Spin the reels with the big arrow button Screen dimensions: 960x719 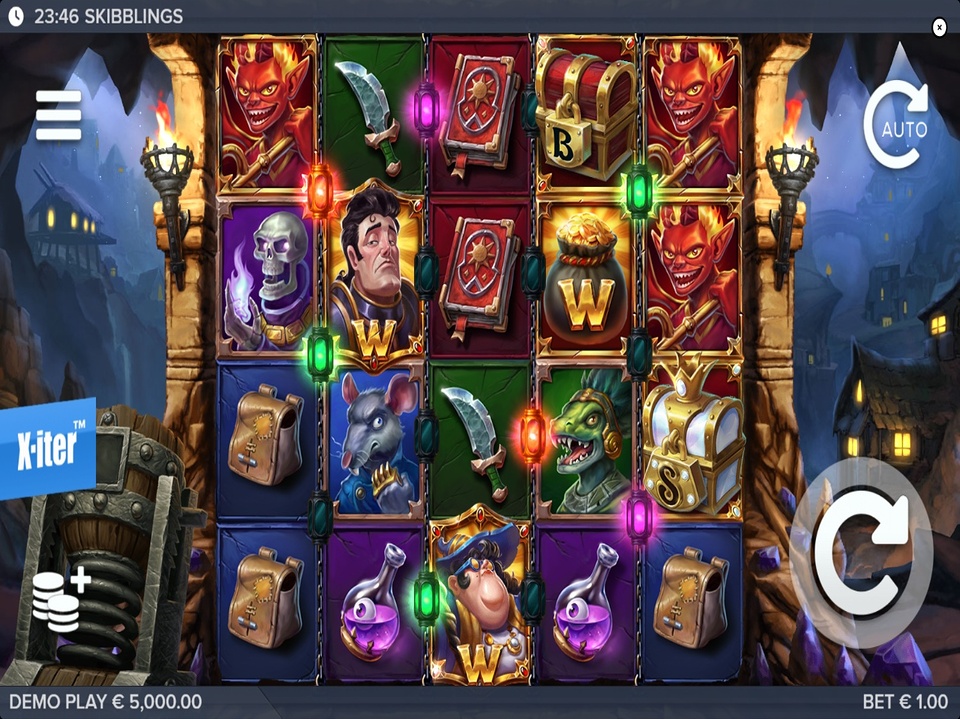point(861,551)
